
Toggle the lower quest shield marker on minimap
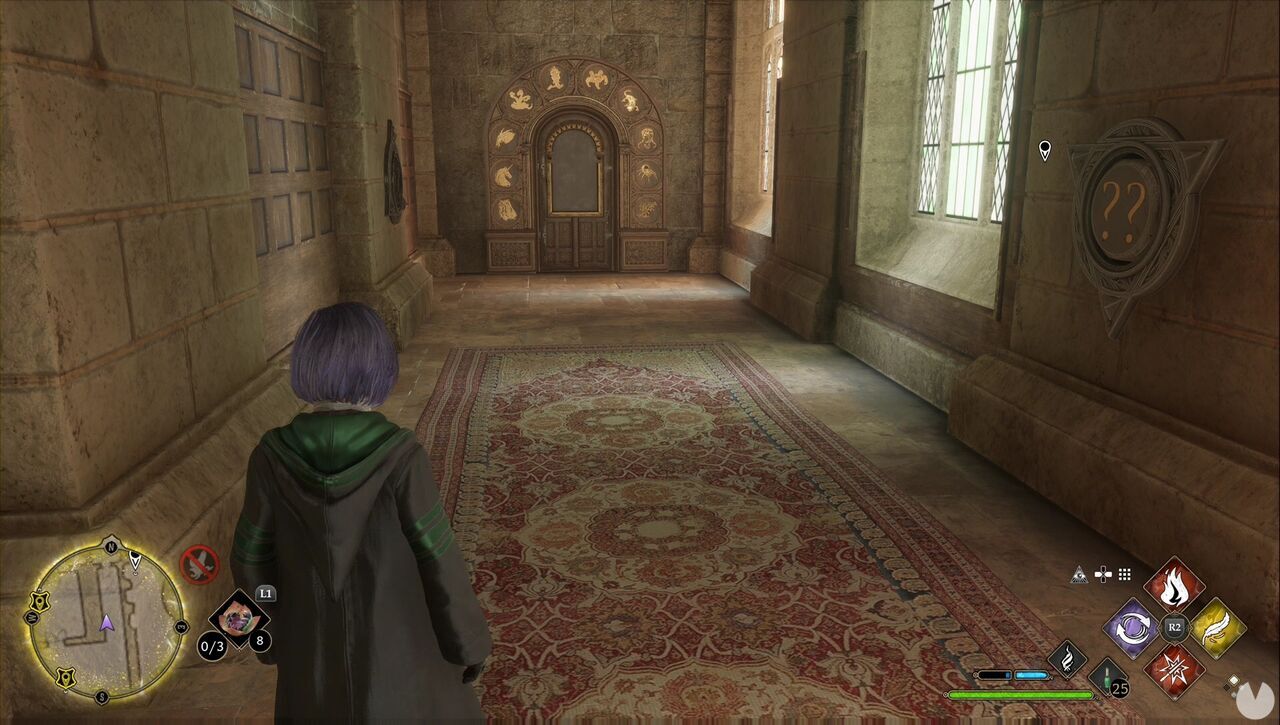click(66, 678)
